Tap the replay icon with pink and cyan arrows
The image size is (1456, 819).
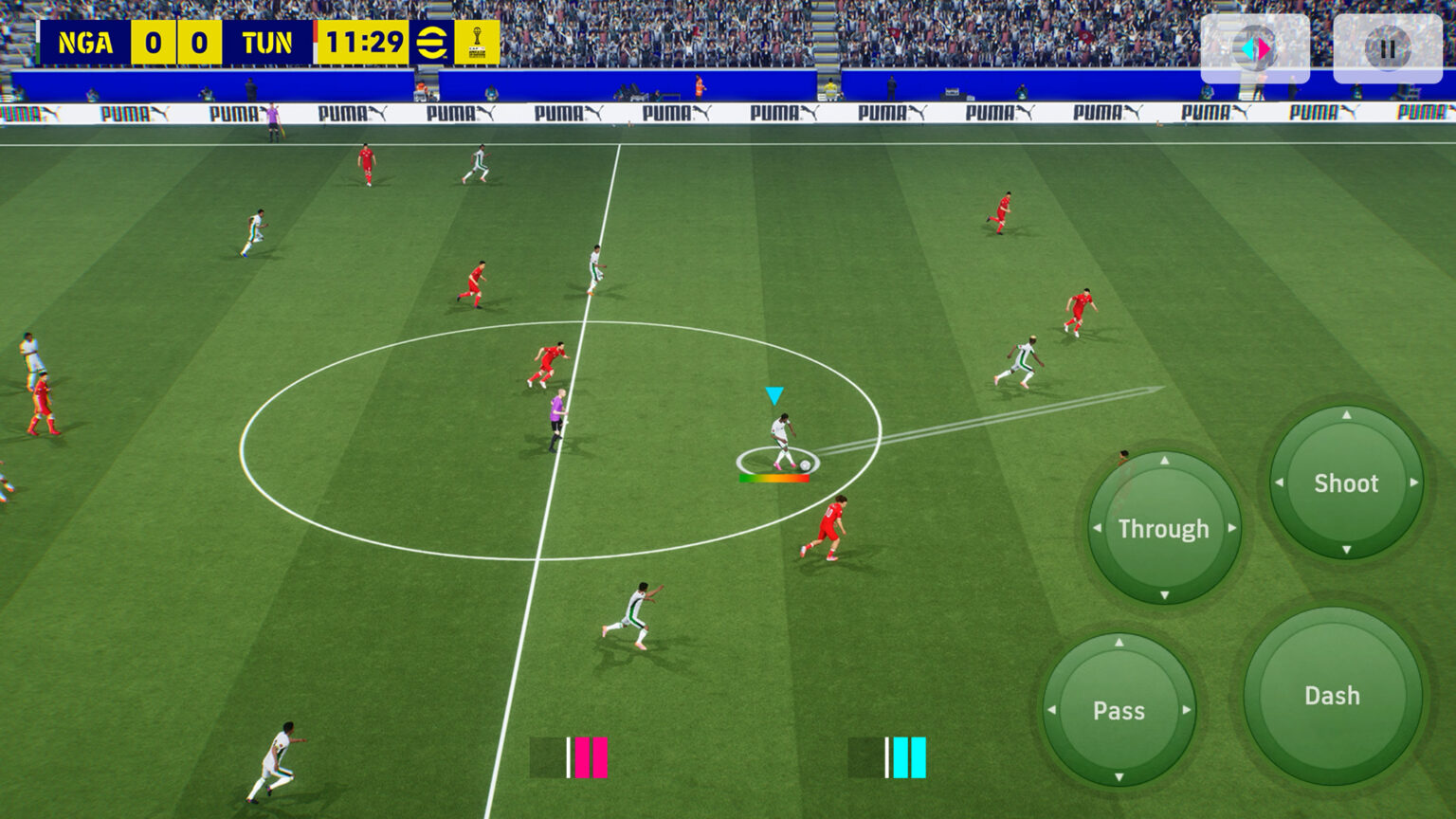click(1255, 47)
